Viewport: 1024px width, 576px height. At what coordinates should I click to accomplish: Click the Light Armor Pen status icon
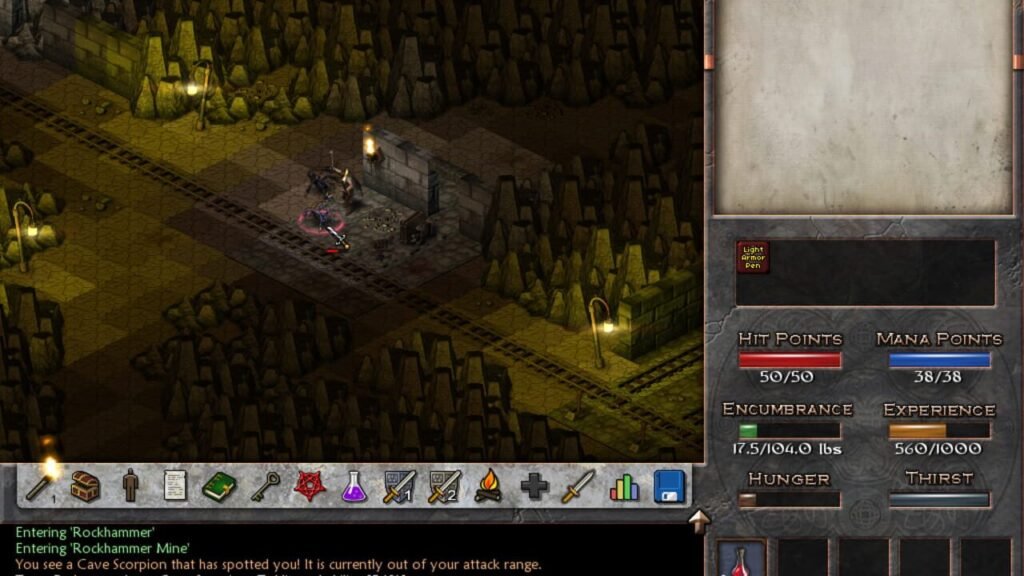click(752, 257)
